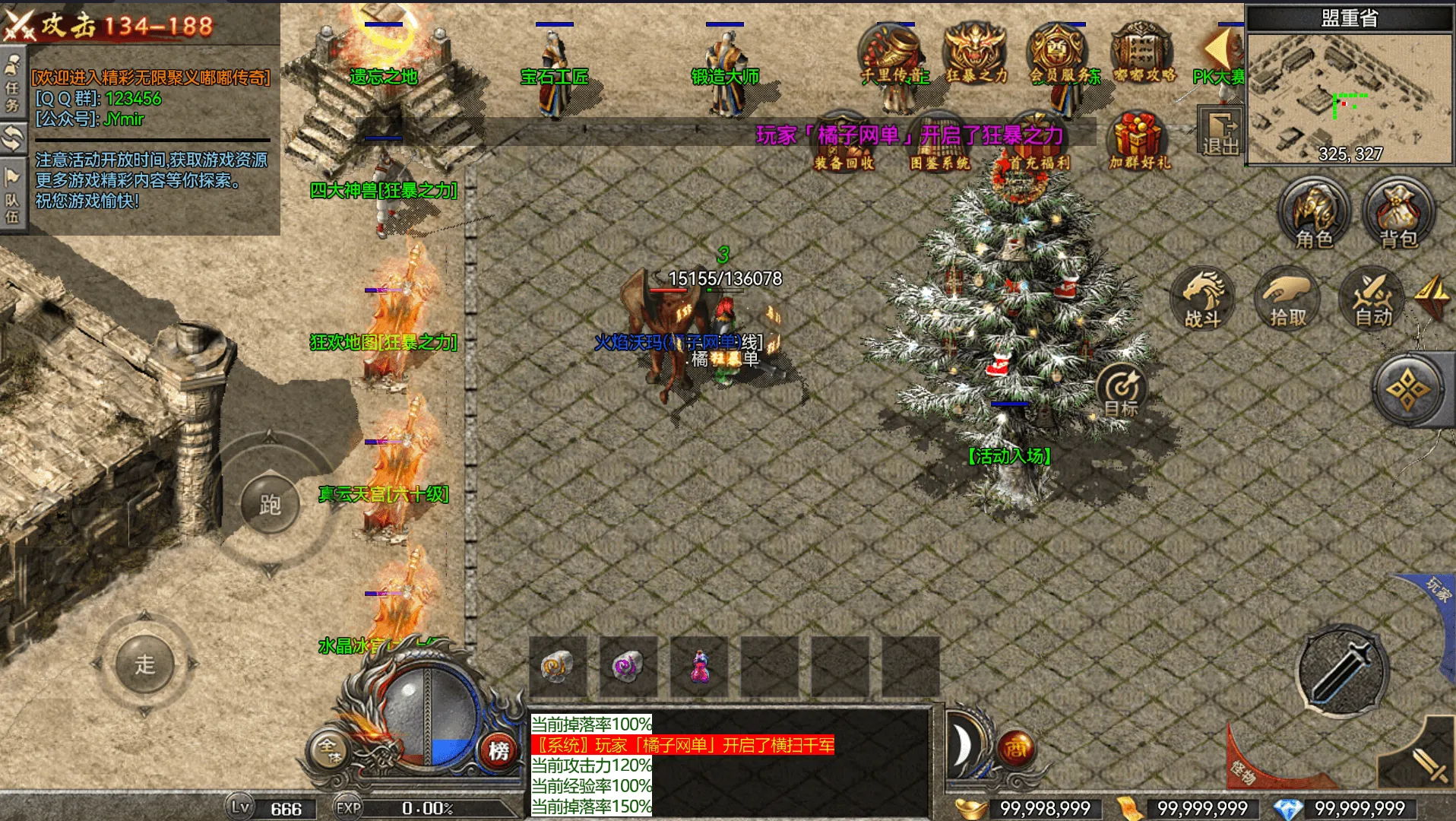This screenshot has width=1456, height=821.
Task: Select a target with the 目标 button
Action: point(1121,389)
